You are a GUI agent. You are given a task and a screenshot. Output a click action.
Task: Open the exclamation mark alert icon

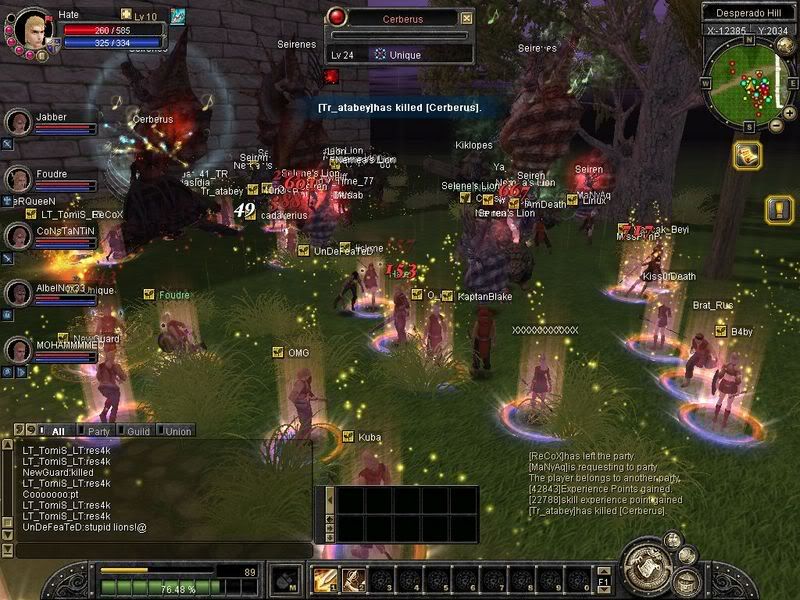[x=779, y=209]
